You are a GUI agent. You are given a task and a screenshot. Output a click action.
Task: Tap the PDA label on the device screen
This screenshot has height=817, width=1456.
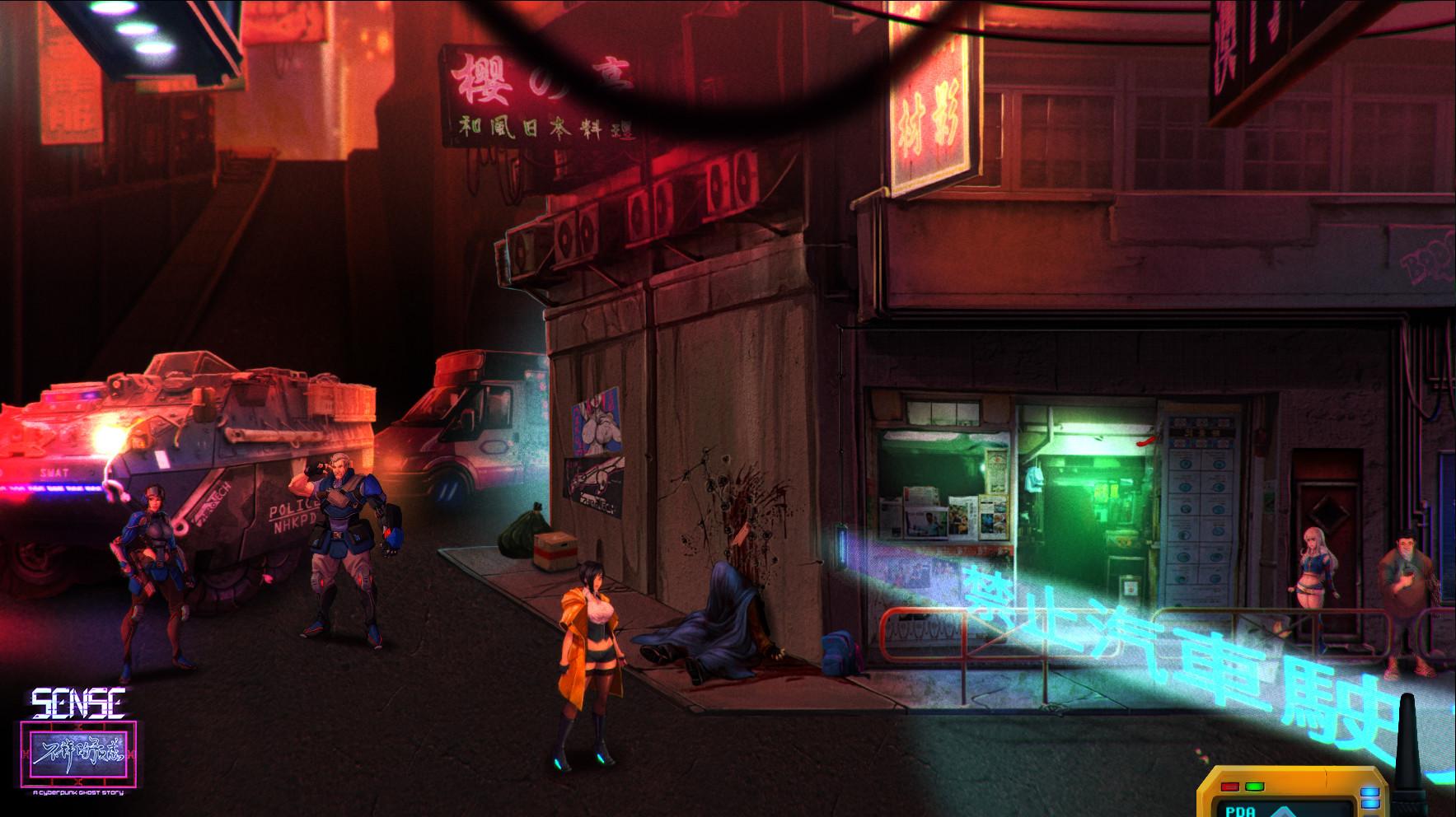(1239, 812)
